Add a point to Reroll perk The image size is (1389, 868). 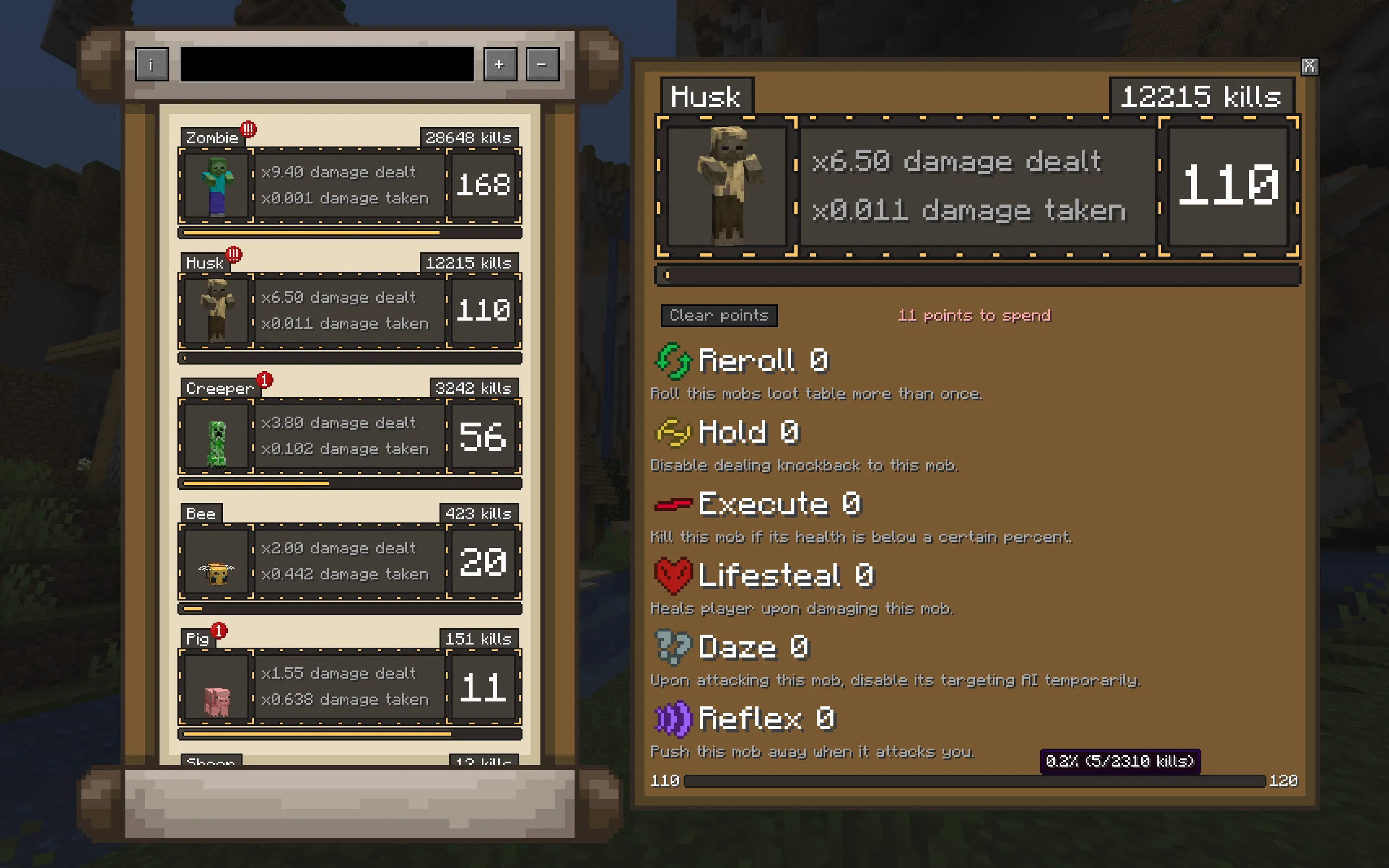click(674, 361)
